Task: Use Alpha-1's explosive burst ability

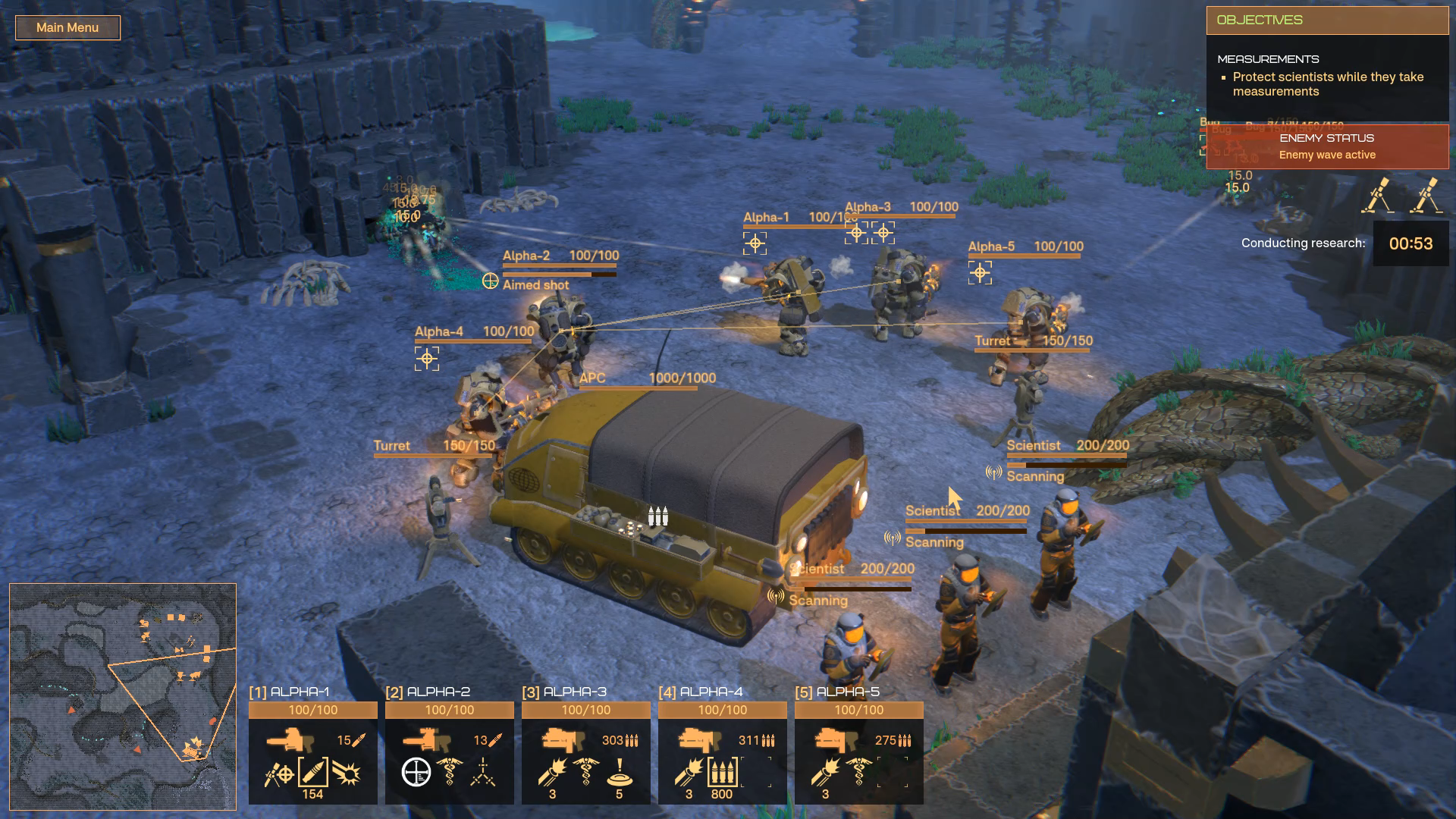Action: point(347,773)
